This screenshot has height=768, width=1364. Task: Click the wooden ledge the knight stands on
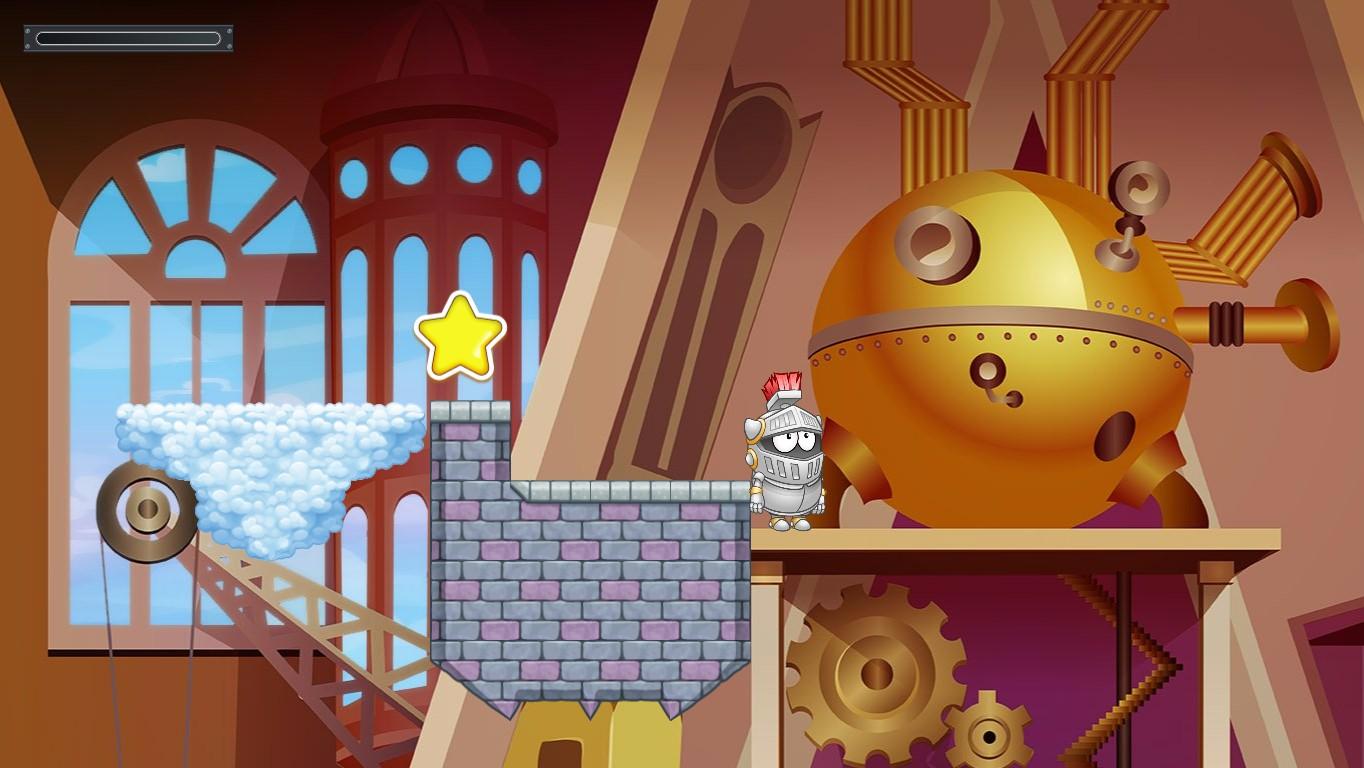click(1000, 535)
